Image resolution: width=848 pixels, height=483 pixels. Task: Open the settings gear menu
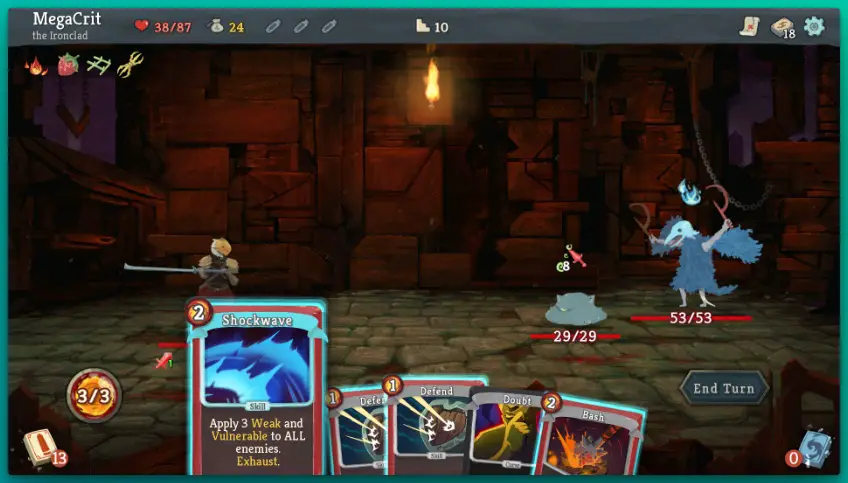814,27
